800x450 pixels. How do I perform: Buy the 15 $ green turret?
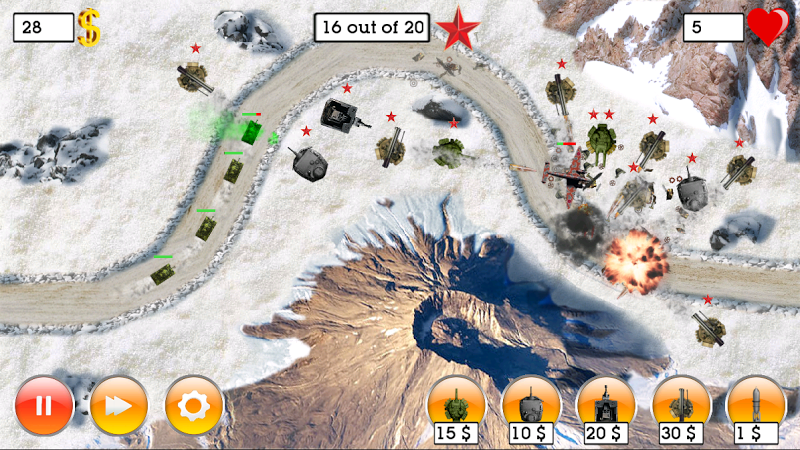pyautogui.click(x=456, y=405)
